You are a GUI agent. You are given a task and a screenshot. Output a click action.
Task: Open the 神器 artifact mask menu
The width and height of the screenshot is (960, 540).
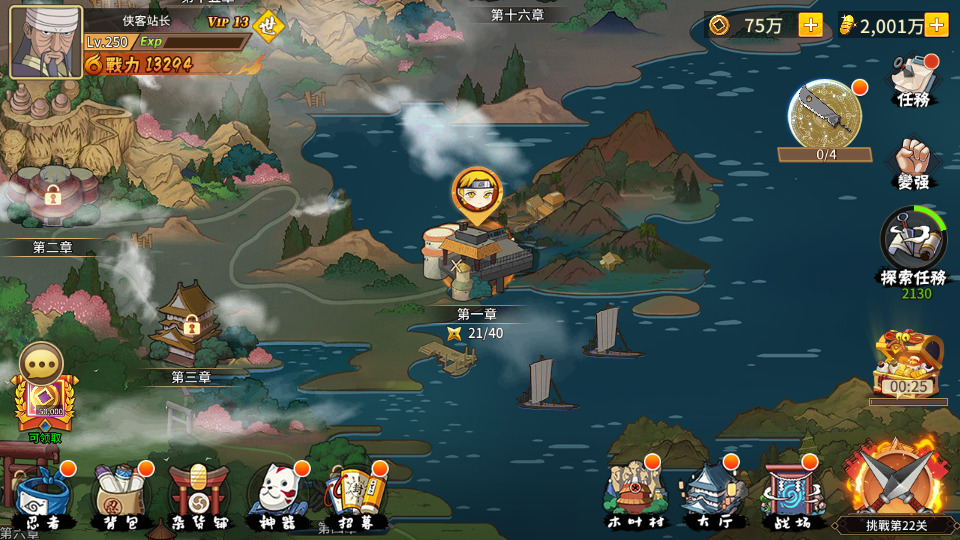click(278, 495)
